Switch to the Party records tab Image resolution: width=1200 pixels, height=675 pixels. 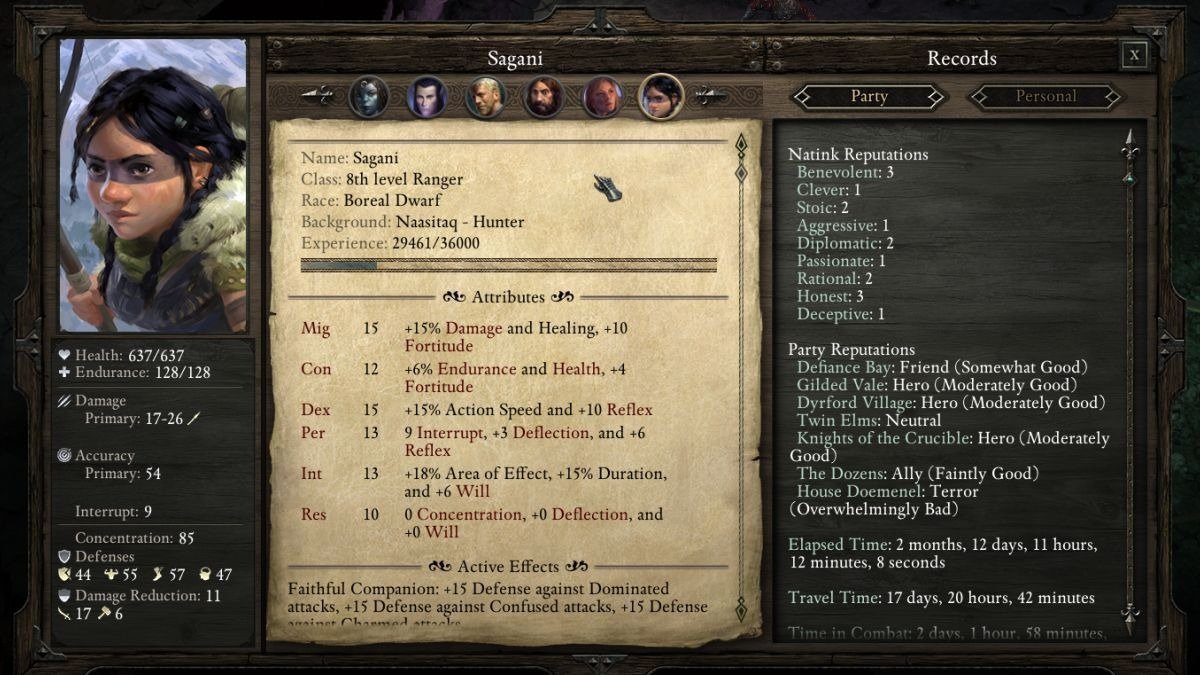tap(868, 97)
